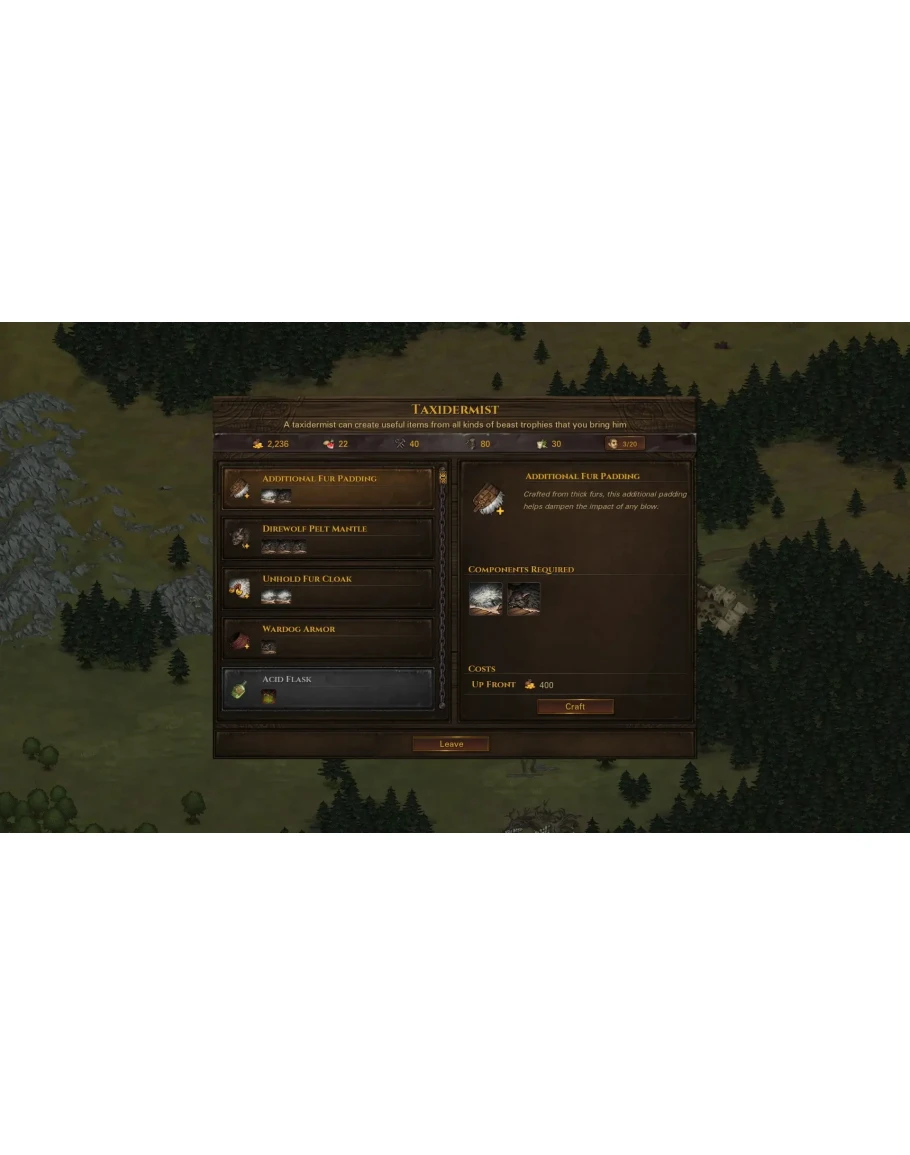Choose the Direwolf Pelt Mantle recipe
910x1155 pixels.
328,538
